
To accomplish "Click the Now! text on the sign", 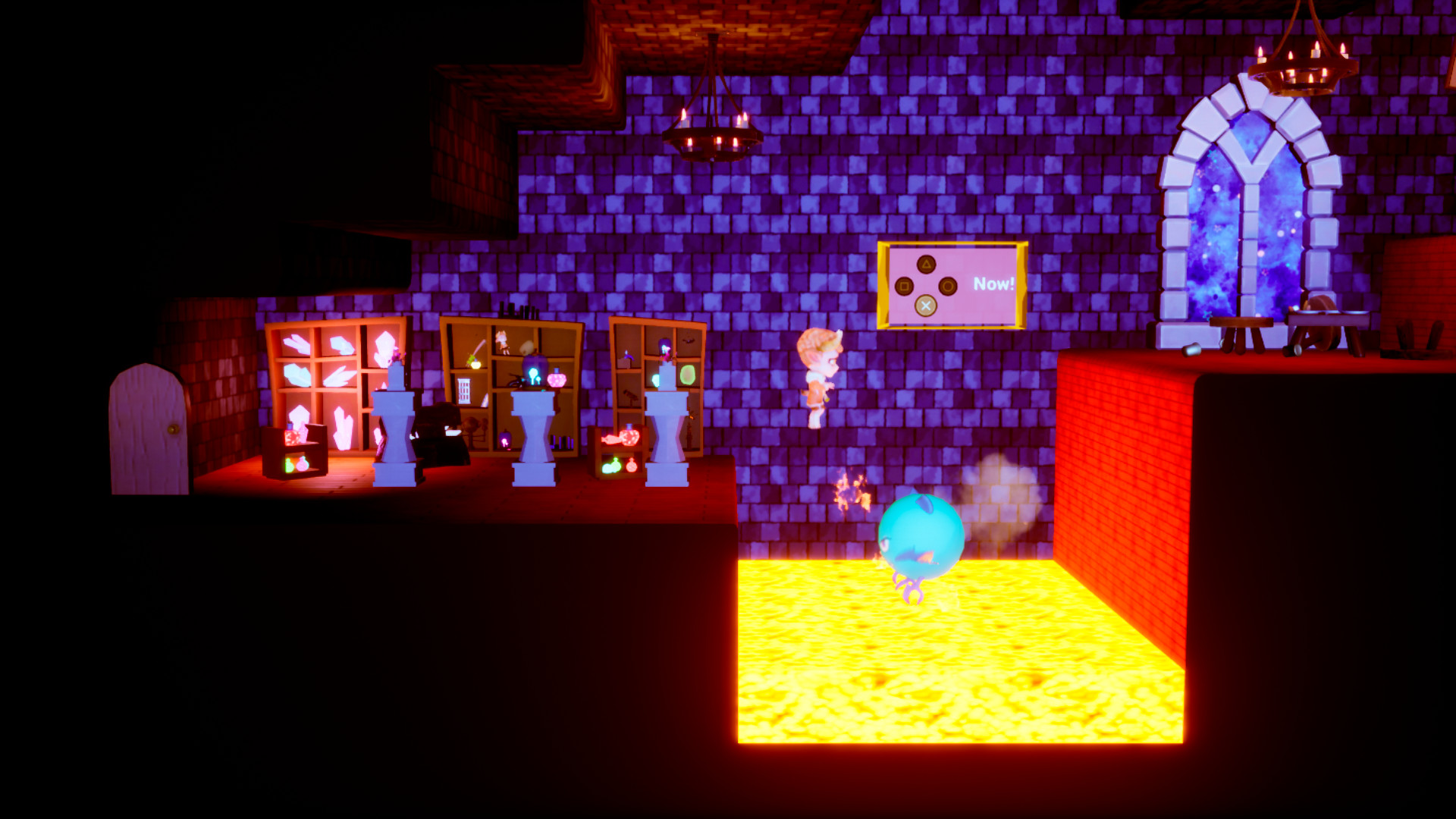I will (x=995, y=284).
